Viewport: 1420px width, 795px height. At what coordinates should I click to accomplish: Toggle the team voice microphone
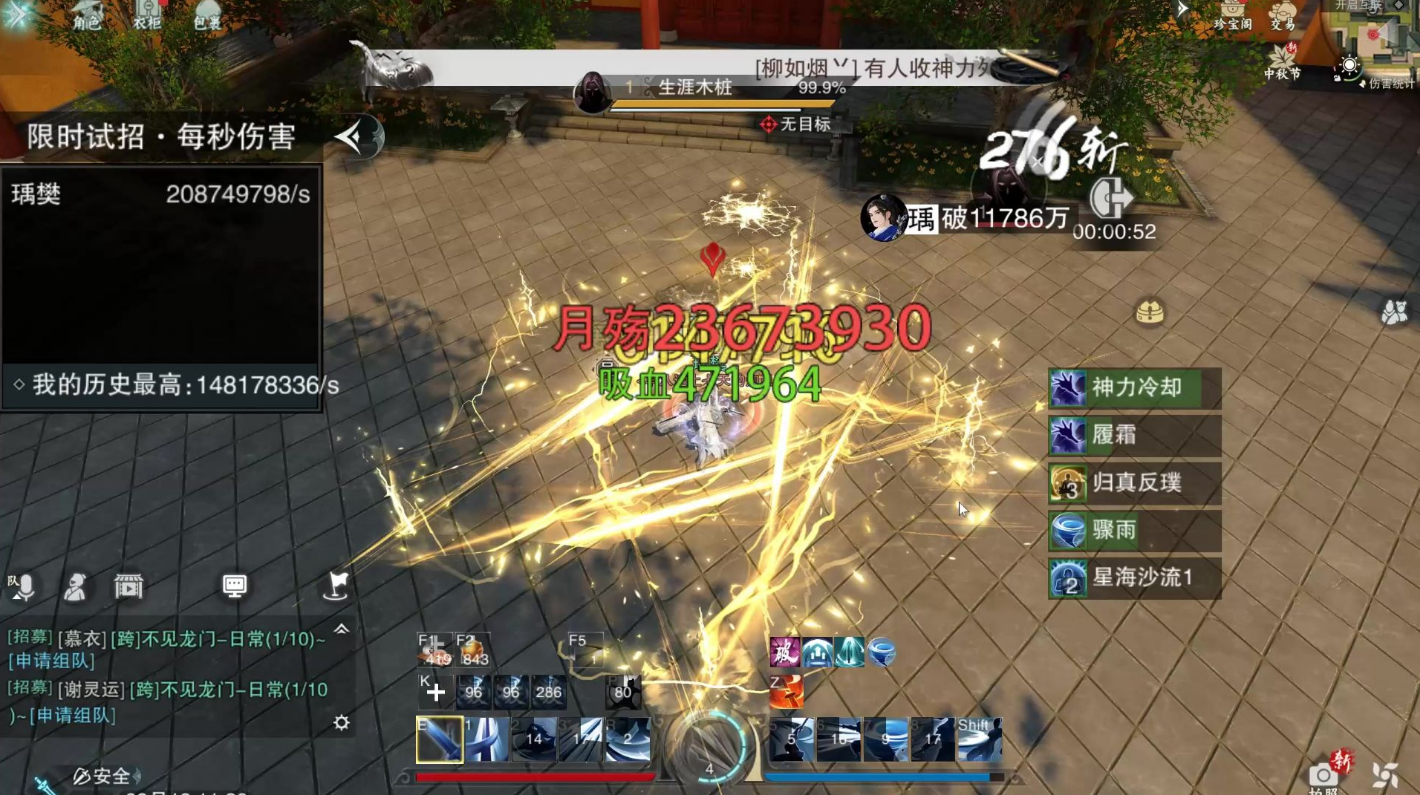tap(23, 587)
